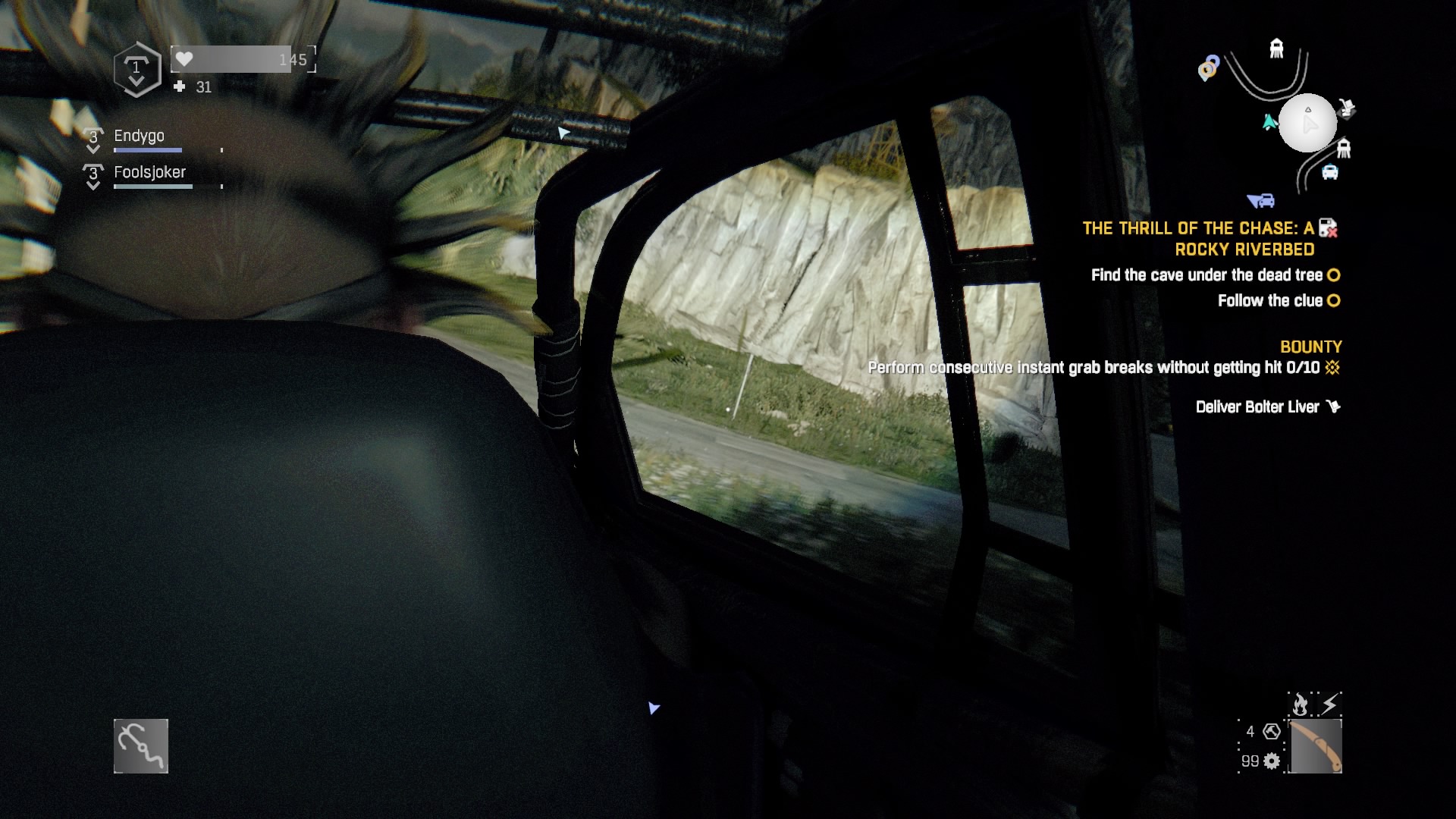Image resolution: width=1456 pixels, height=819 pixels.
Task: Click the buggy icon with red X
Action: pyautogui.click(x=1329, y=227)
